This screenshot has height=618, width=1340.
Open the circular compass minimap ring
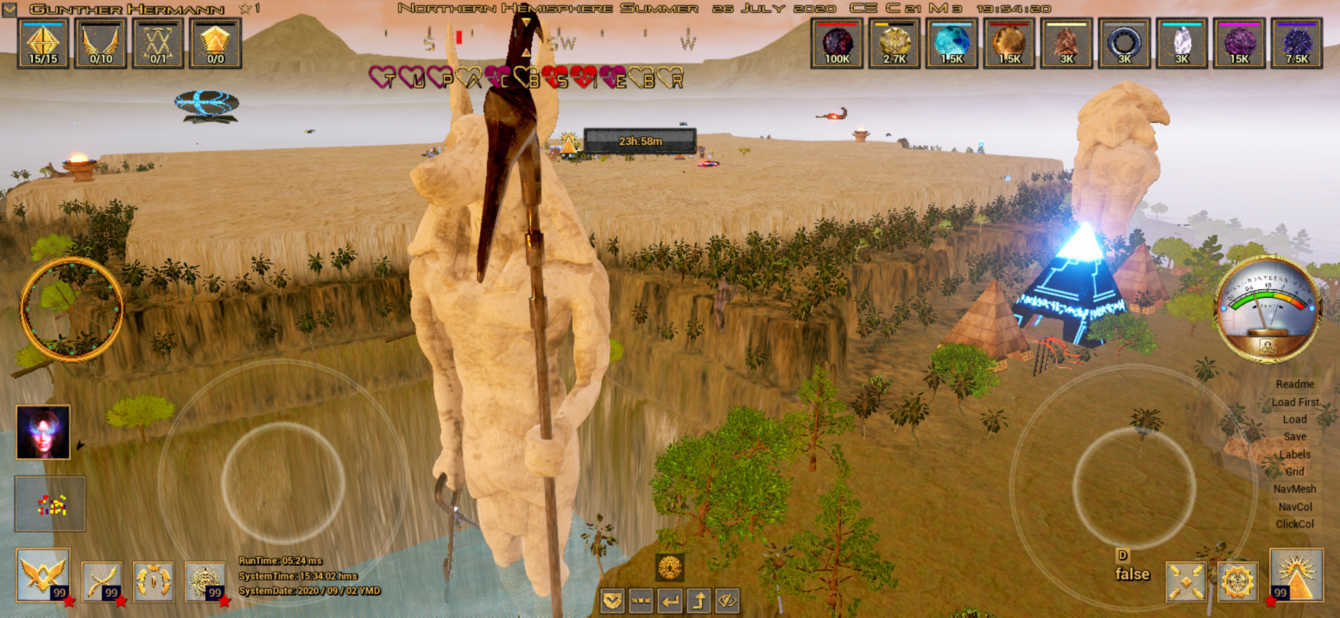click(x=72, y=309)
